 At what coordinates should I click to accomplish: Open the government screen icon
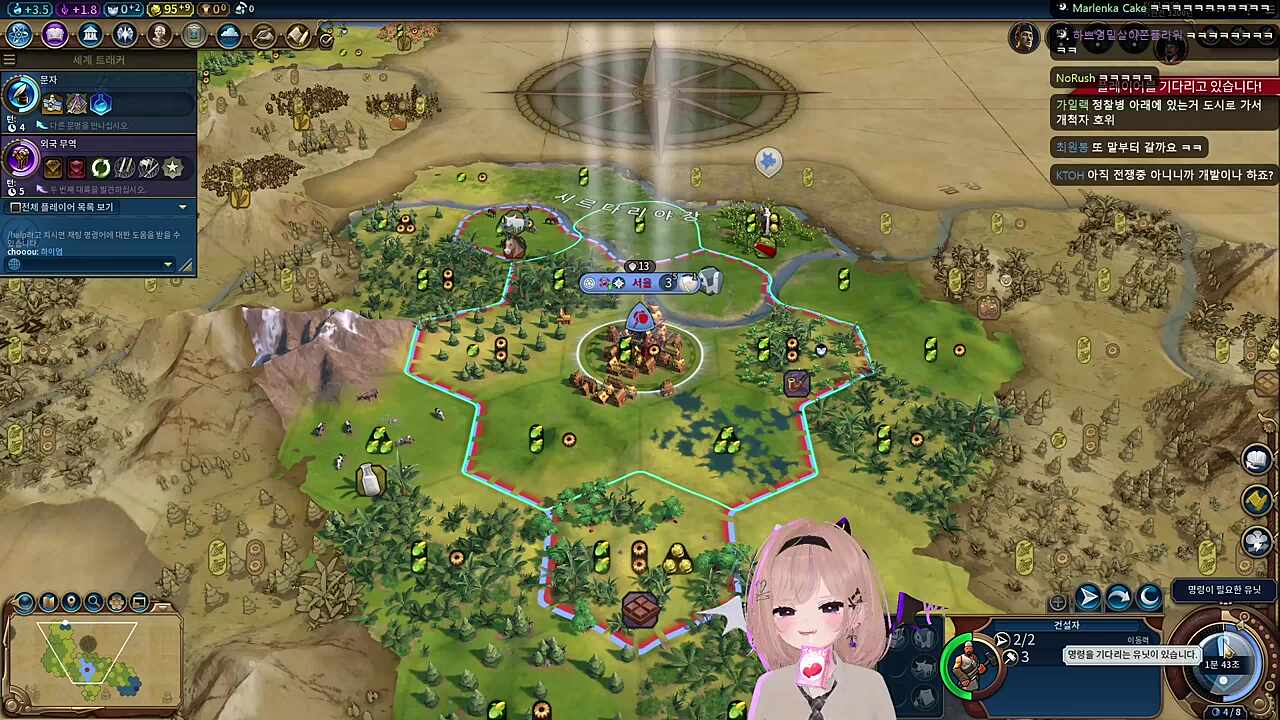(x=90, y=35)
